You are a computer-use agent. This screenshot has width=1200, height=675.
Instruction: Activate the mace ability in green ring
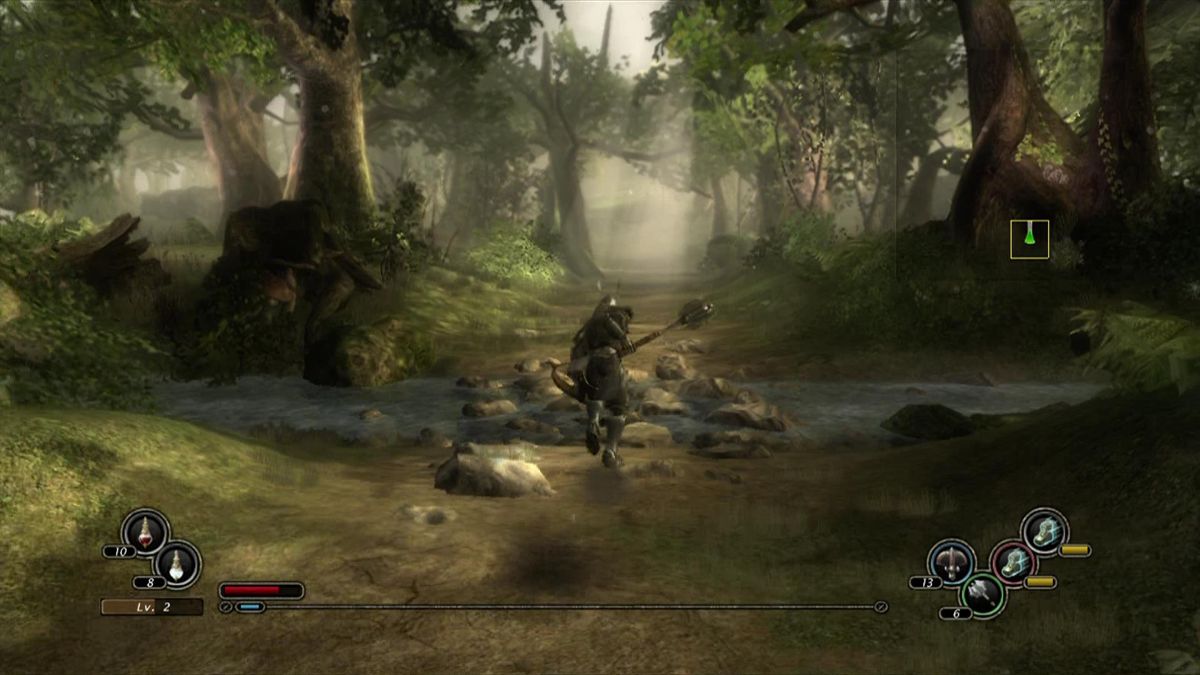coord(982,595)
